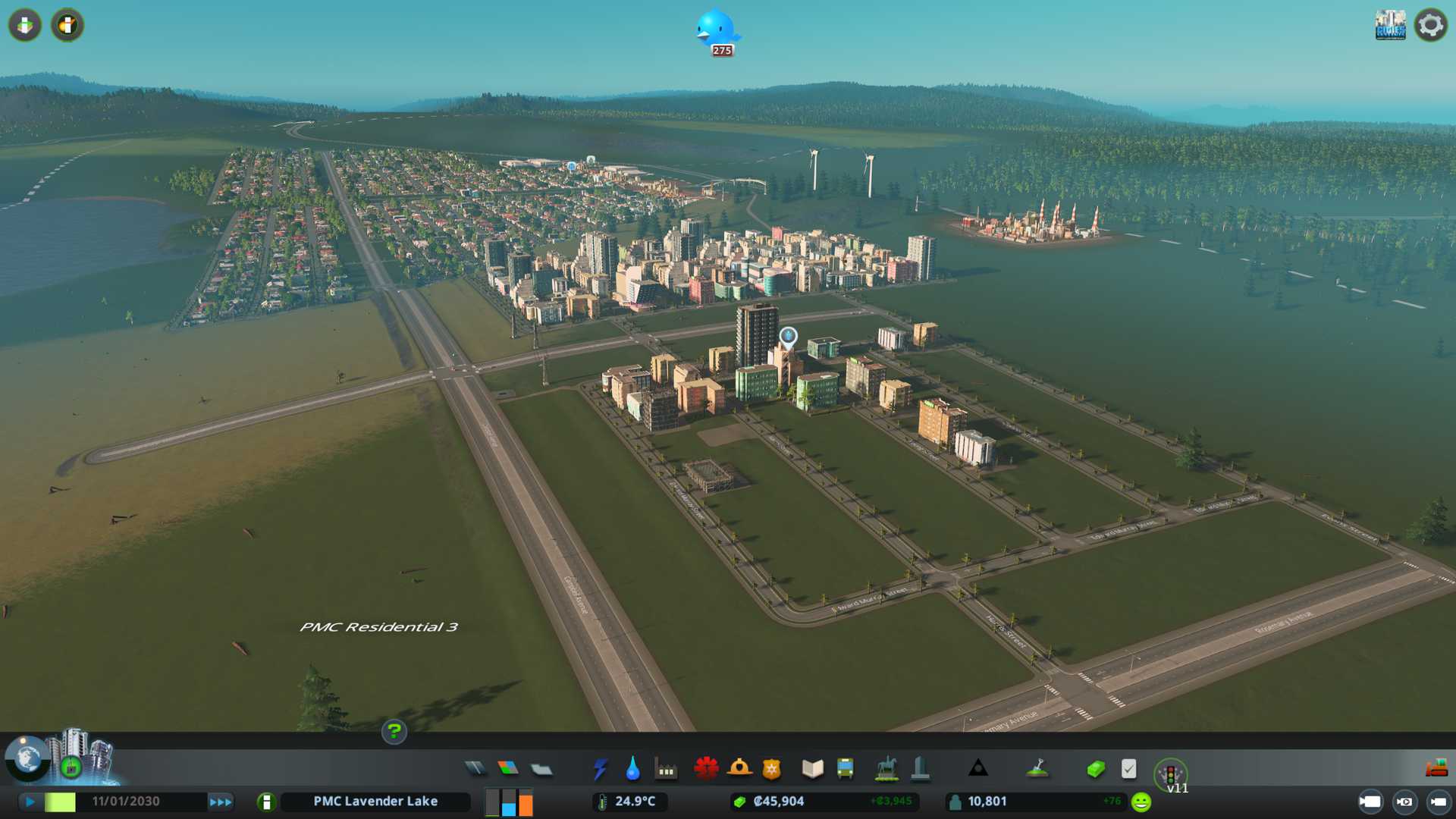Open the Economy money panel

(x=1095, y=770)
